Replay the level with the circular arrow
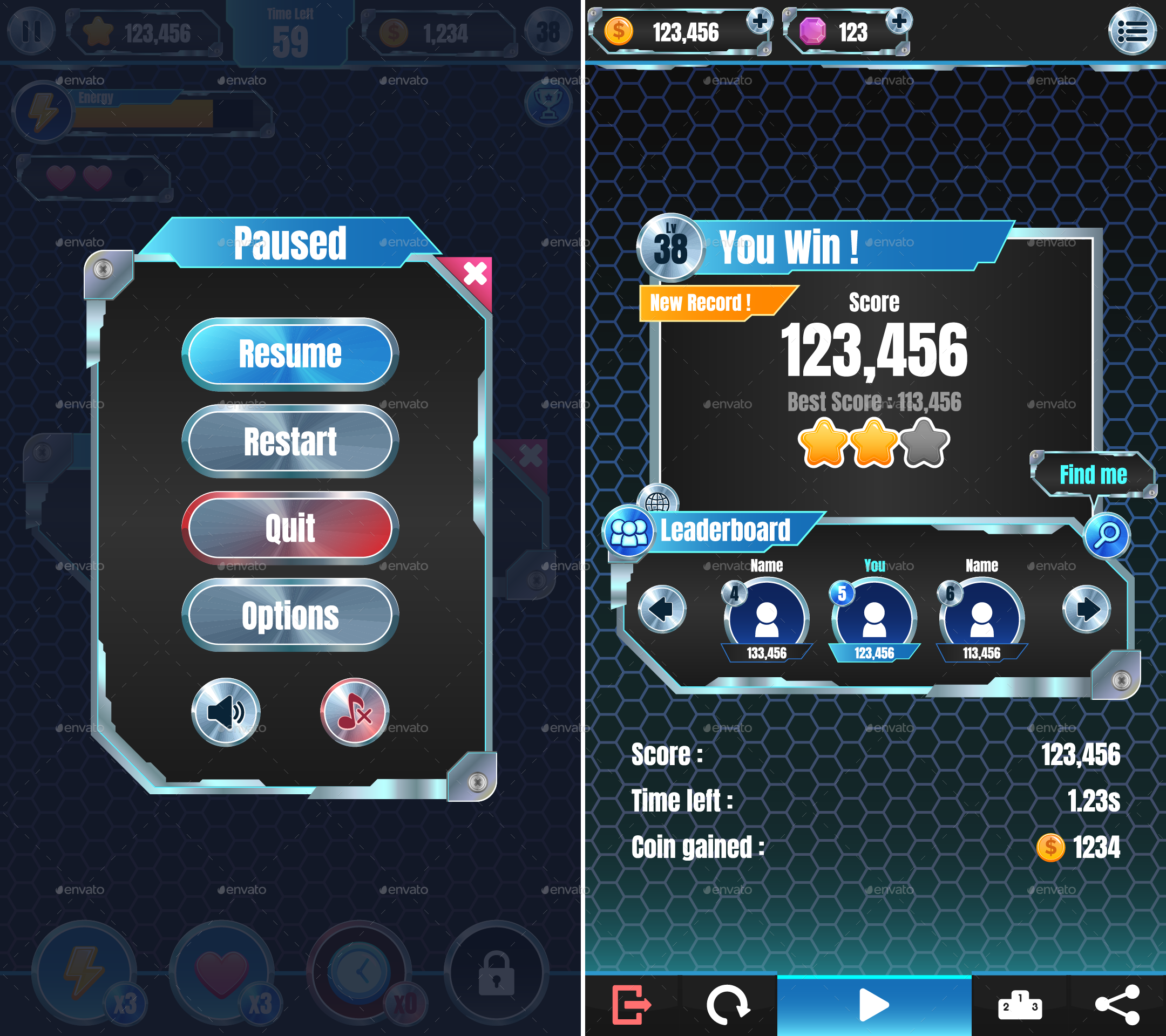 (x=727, y=1005)
